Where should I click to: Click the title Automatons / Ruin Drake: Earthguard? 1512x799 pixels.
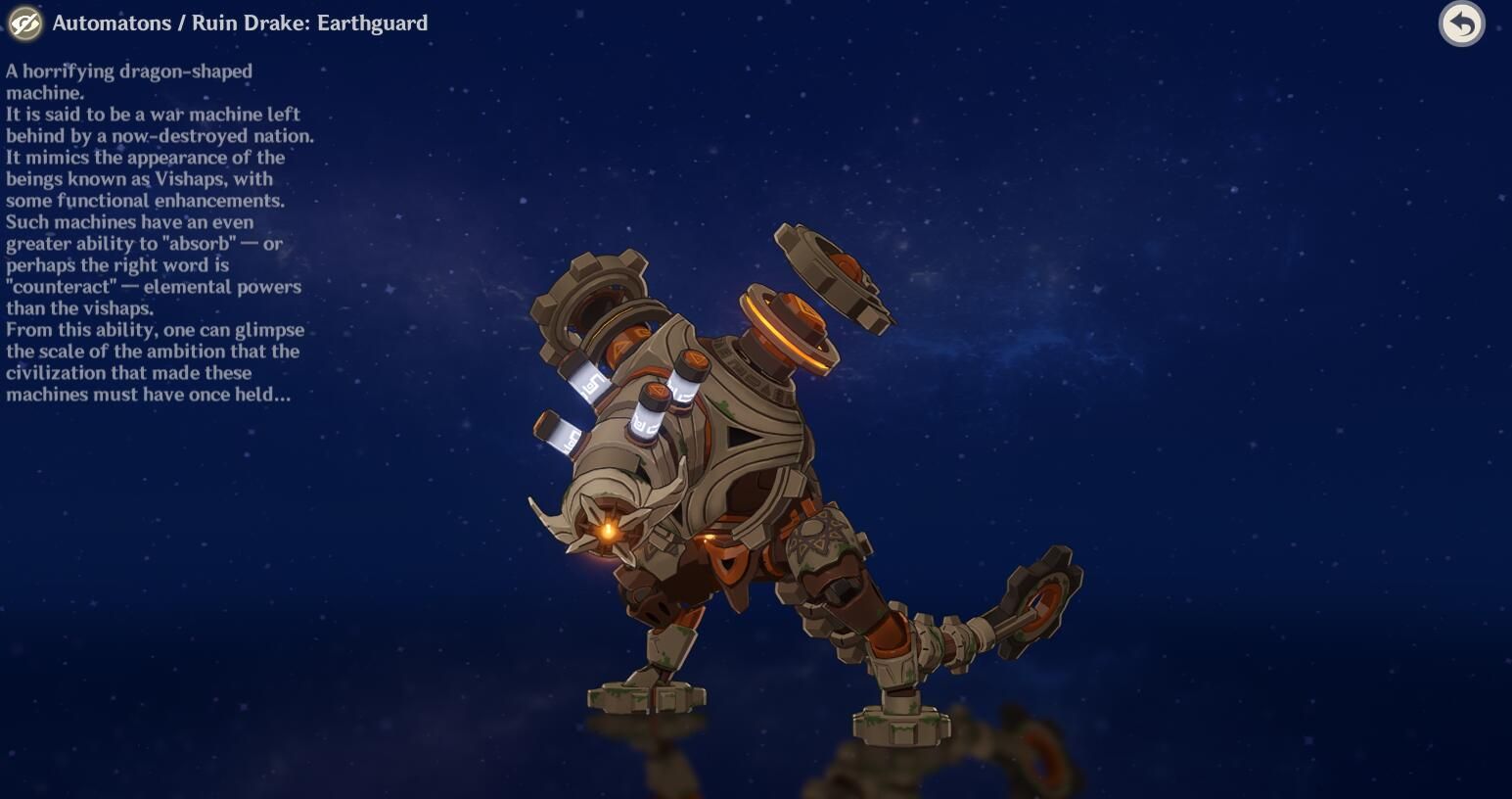click(241, 23)
